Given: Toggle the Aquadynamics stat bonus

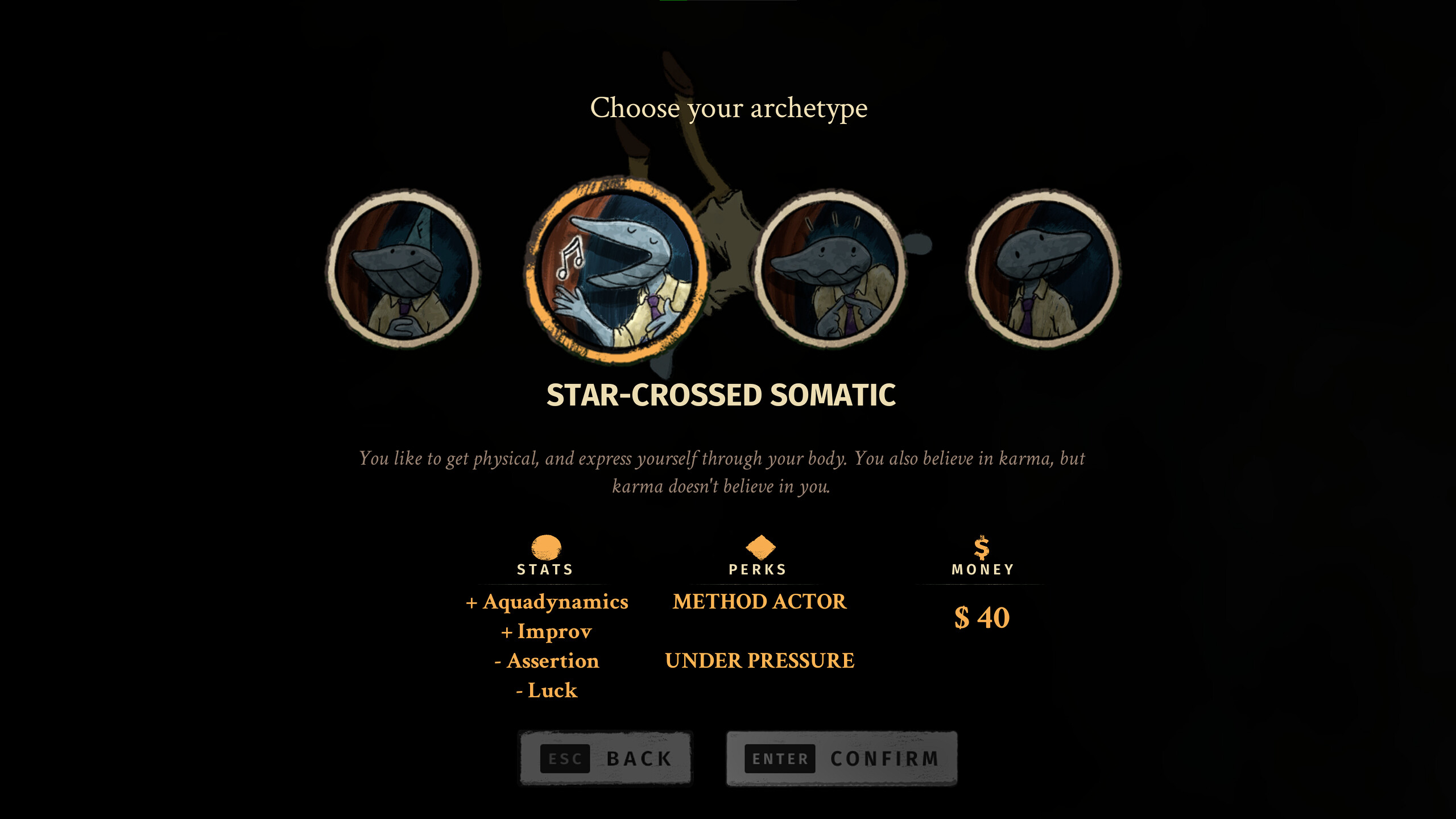Looking at the screenshot, I should (548, 601).
